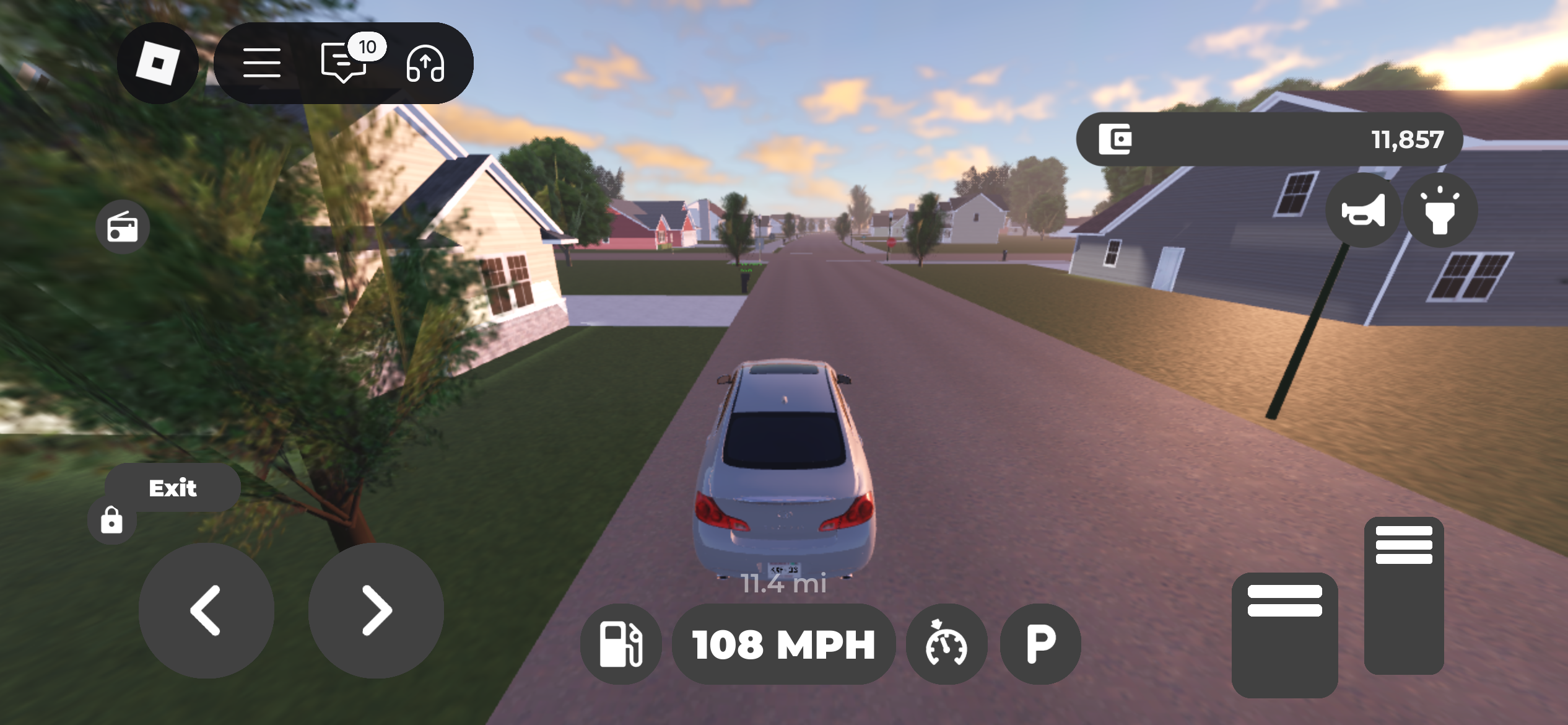
Task: Tap the headphones voice icon
Action: click(425, 64)
